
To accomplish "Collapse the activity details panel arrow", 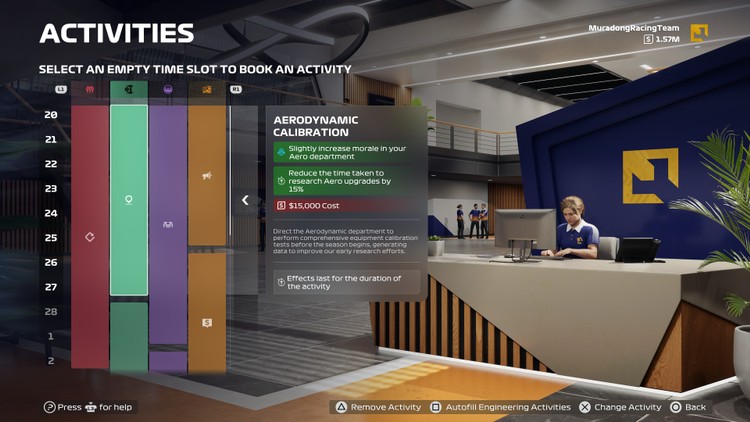I will point(245,200).
